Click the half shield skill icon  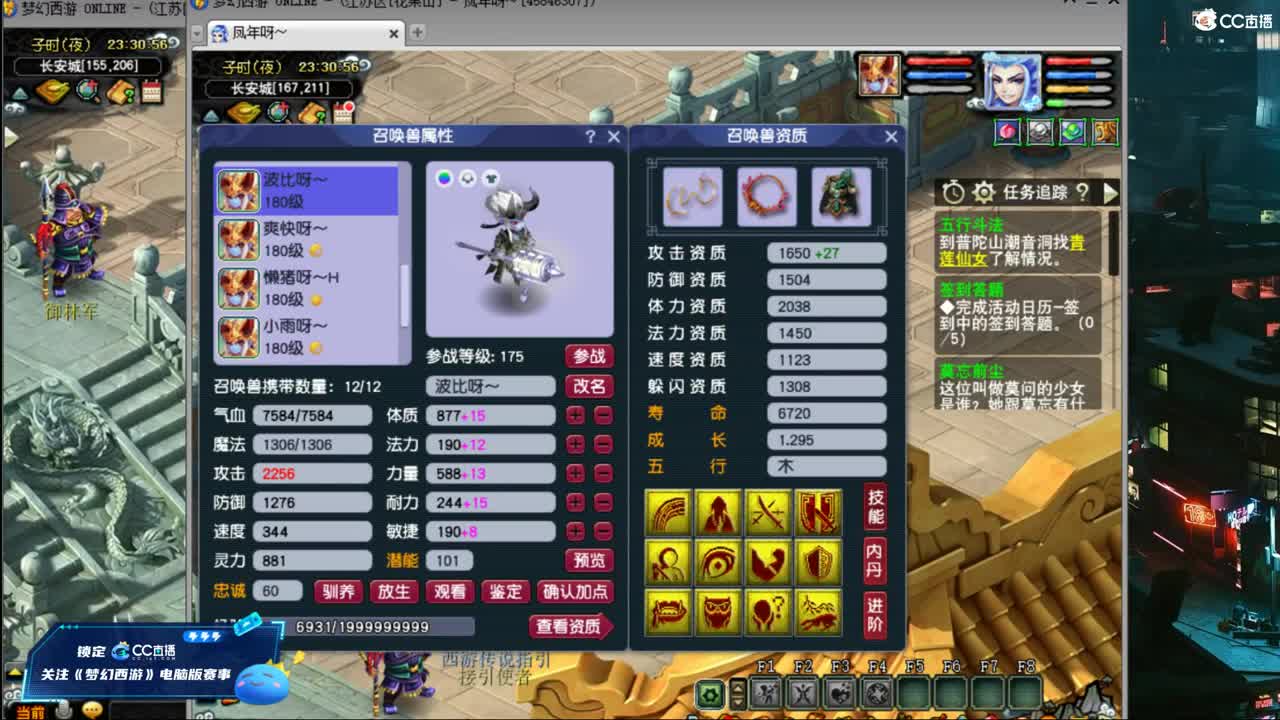coord(817,563)
